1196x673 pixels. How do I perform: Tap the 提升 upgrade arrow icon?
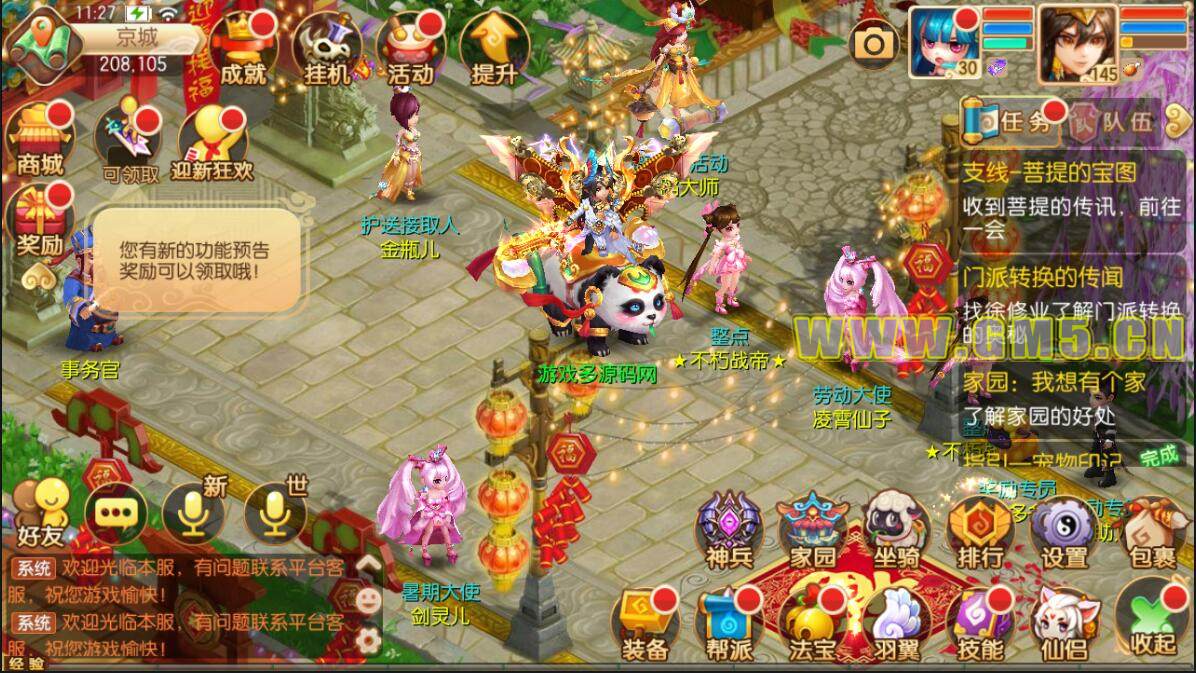coord(493,48)
